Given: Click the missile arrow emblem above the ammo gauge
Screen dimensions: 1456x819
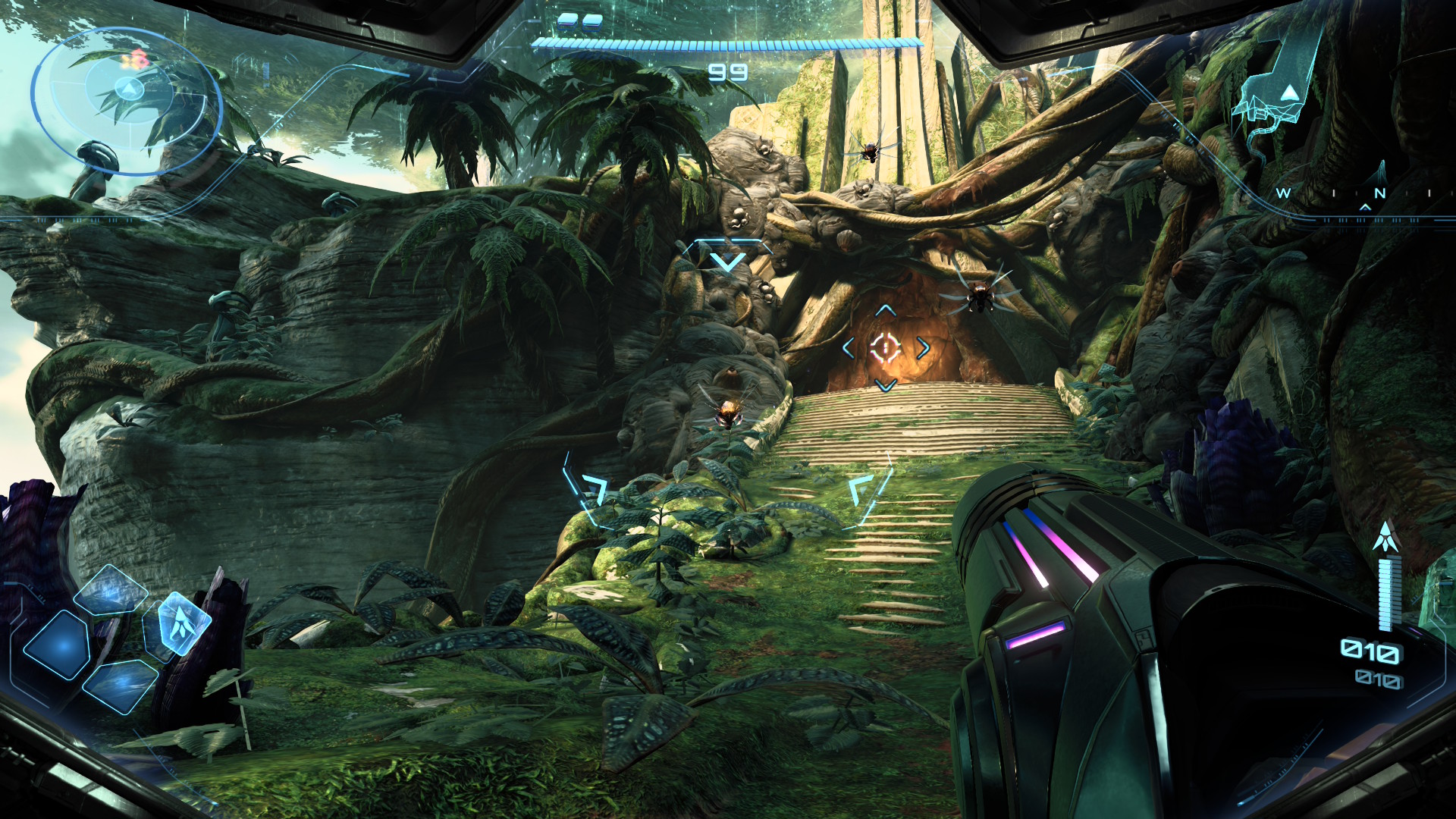Looking at the screenshot, I should [1387, 536].
